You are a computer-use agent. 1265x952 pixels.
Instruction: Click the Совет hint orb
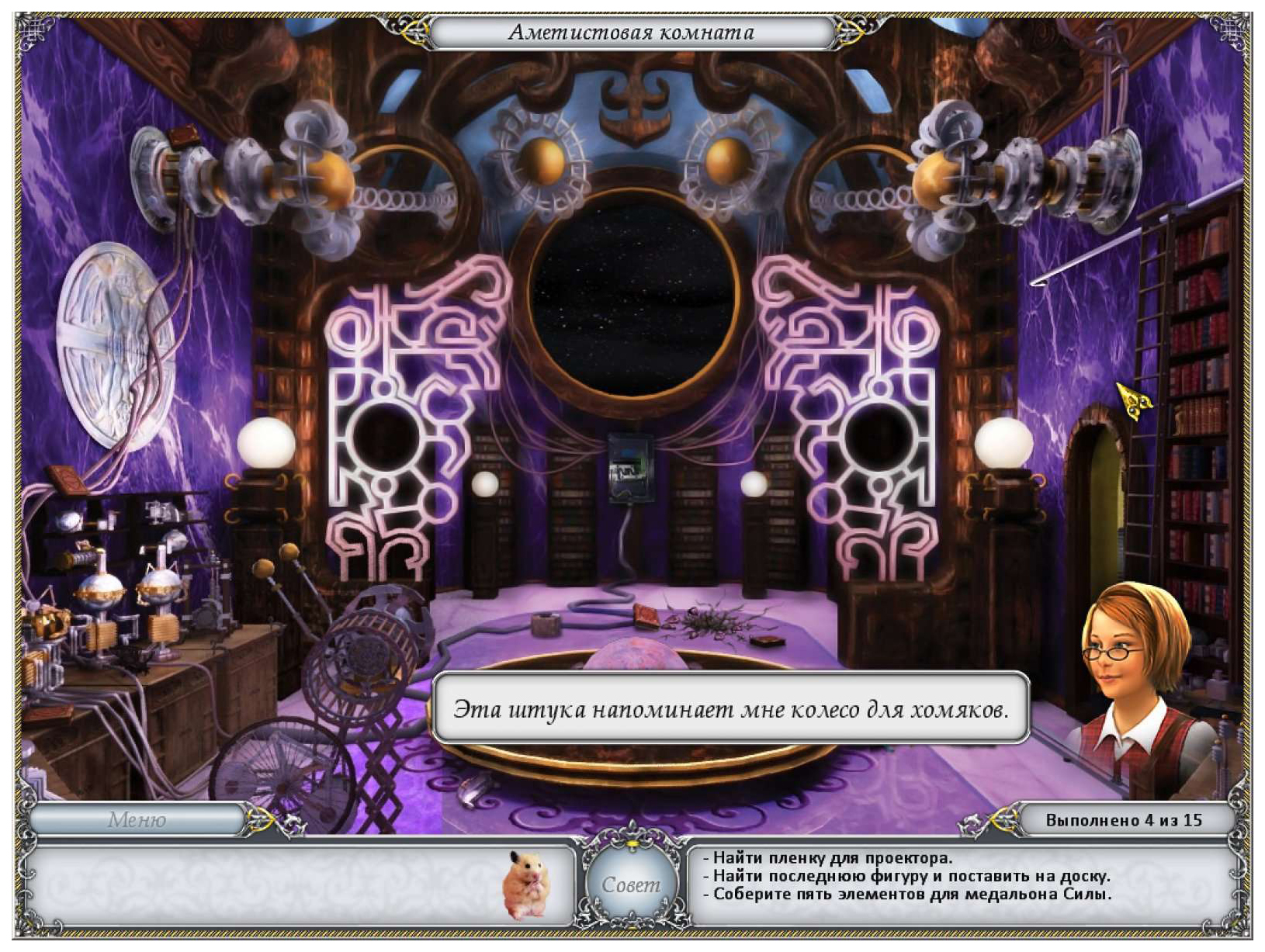631,884
